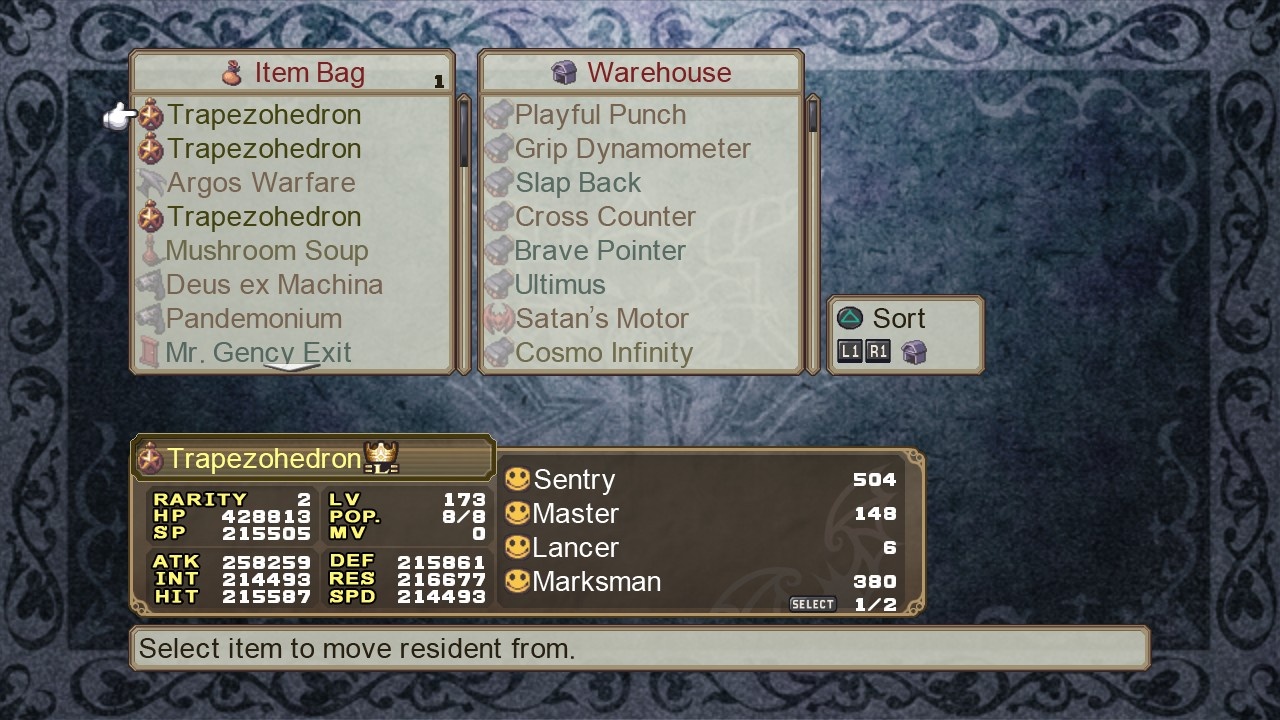Viewport: 1280px width, 720px height.
Task: Click the Warehouse chest icon in header
Action: 565,71
